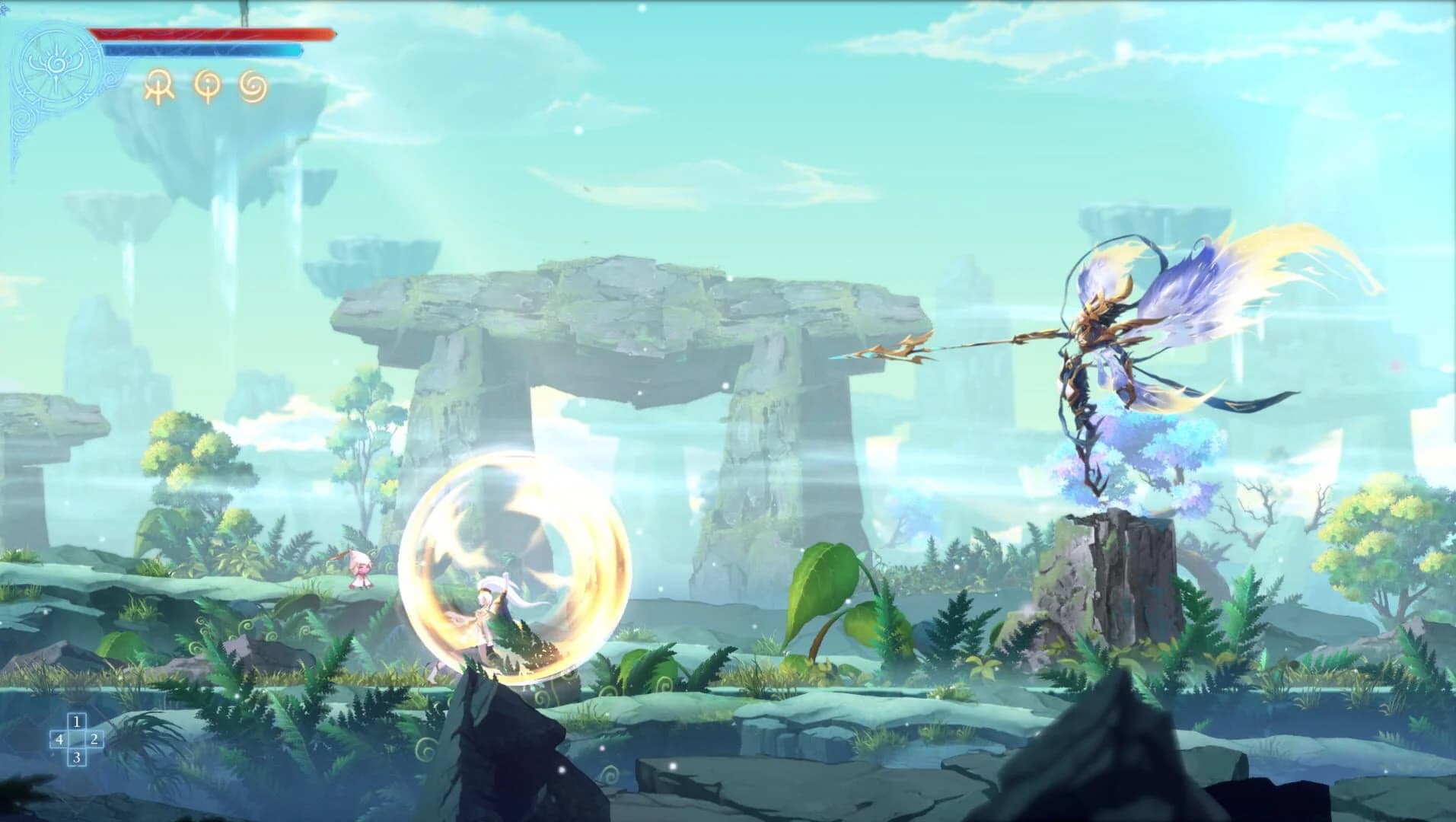
Task: Select skill slot 1 on the D-pad indicator
Action: (x=75, y=722)
